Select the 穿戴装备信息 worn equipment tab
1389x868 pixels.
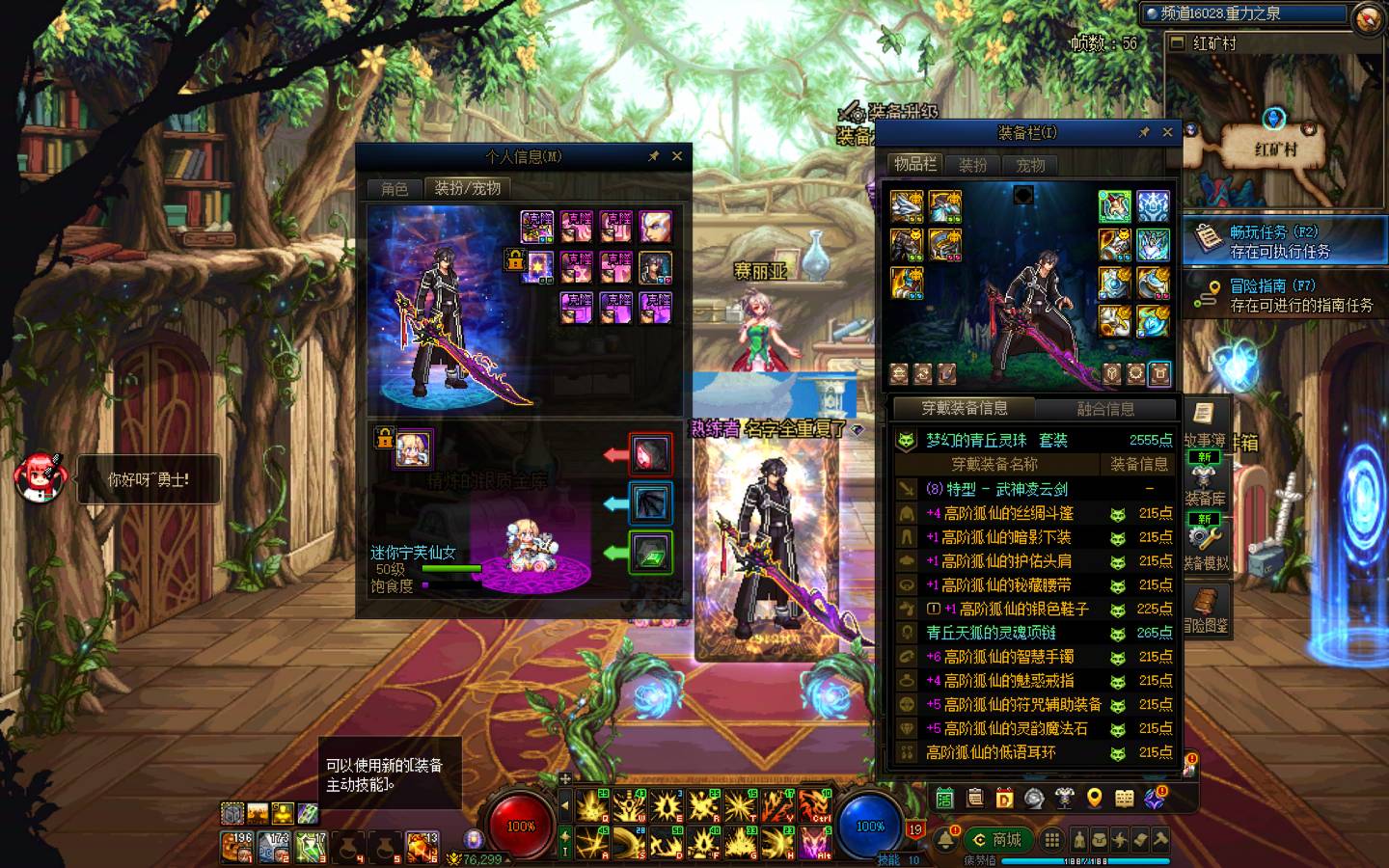(964, 409)
